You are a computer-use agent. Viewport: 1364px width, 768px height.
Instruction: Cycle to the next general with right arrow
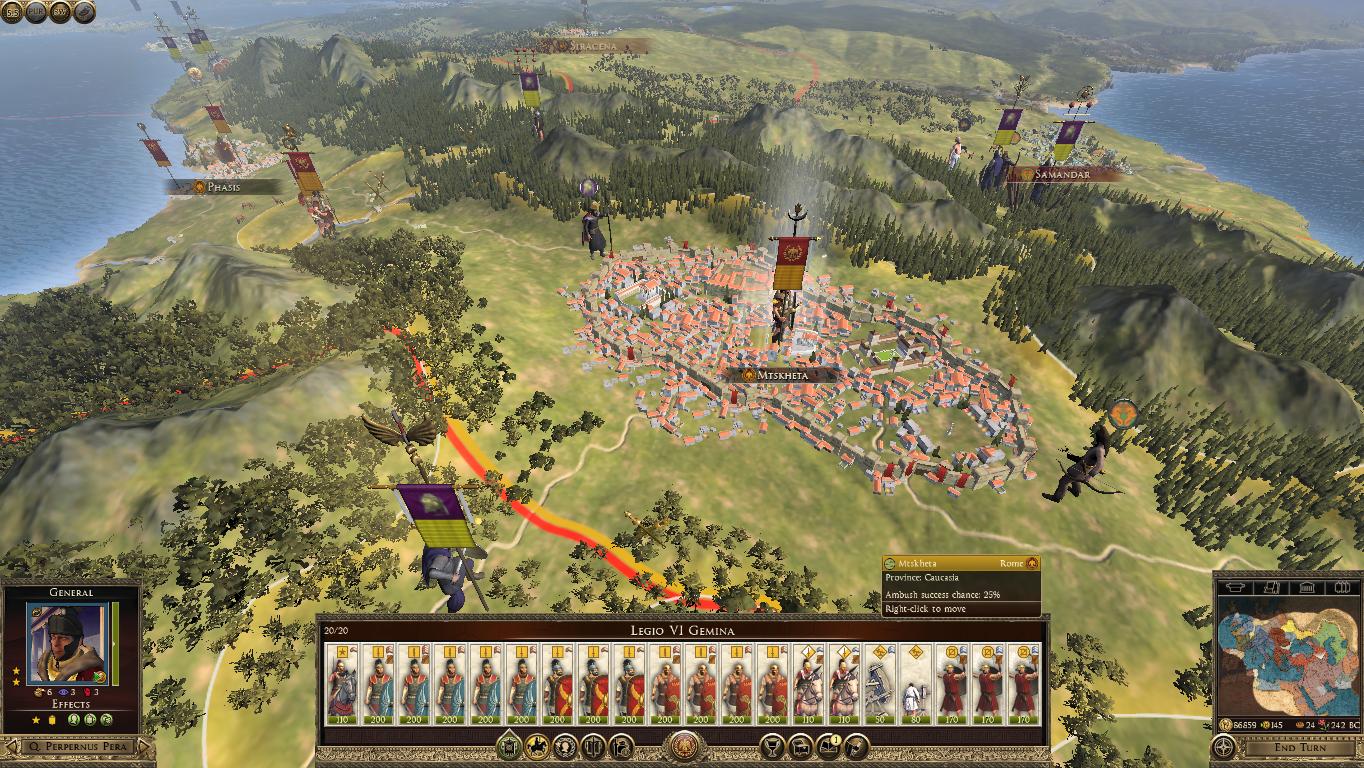click(x=145, y=747)
